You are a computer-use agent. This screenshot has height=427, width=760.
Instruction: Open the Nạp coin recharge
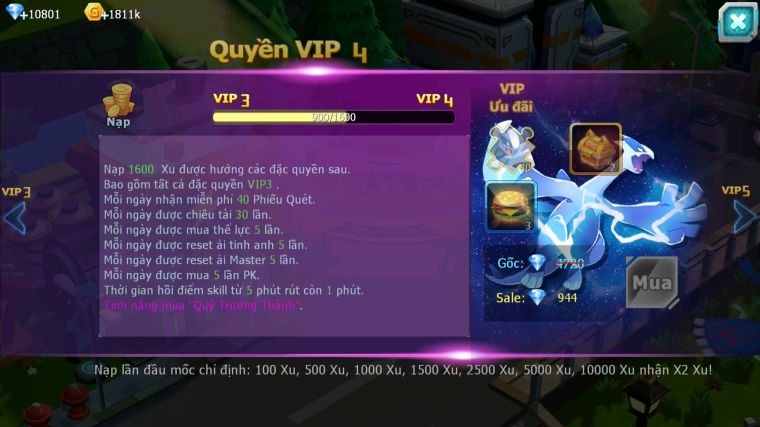pos(120,105)
